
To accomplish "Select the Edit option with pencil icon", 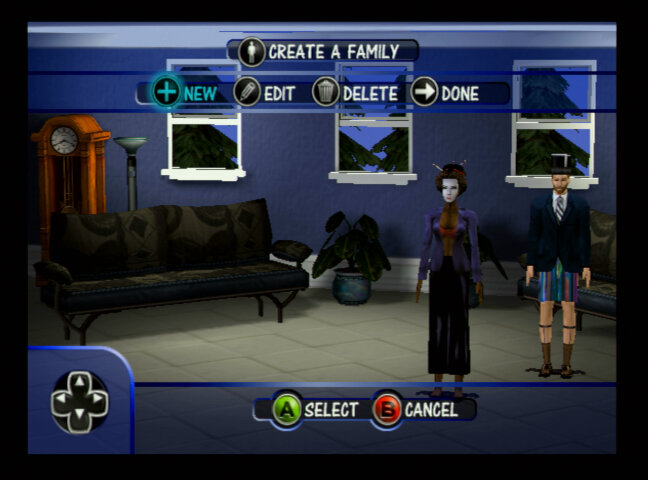I will 265,93.
